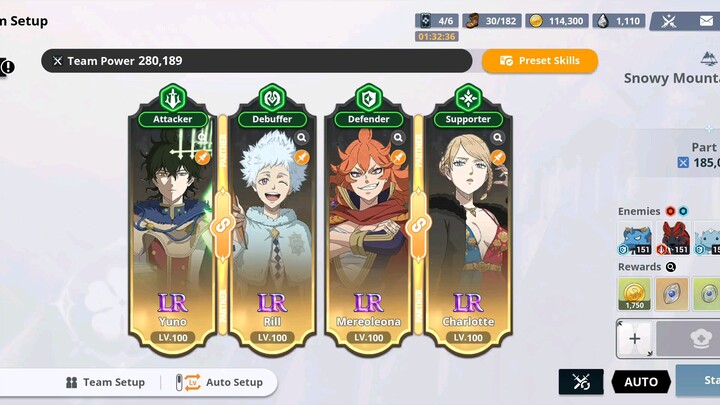
Task: Activate Auto Setup
Action: pos(224,382)
